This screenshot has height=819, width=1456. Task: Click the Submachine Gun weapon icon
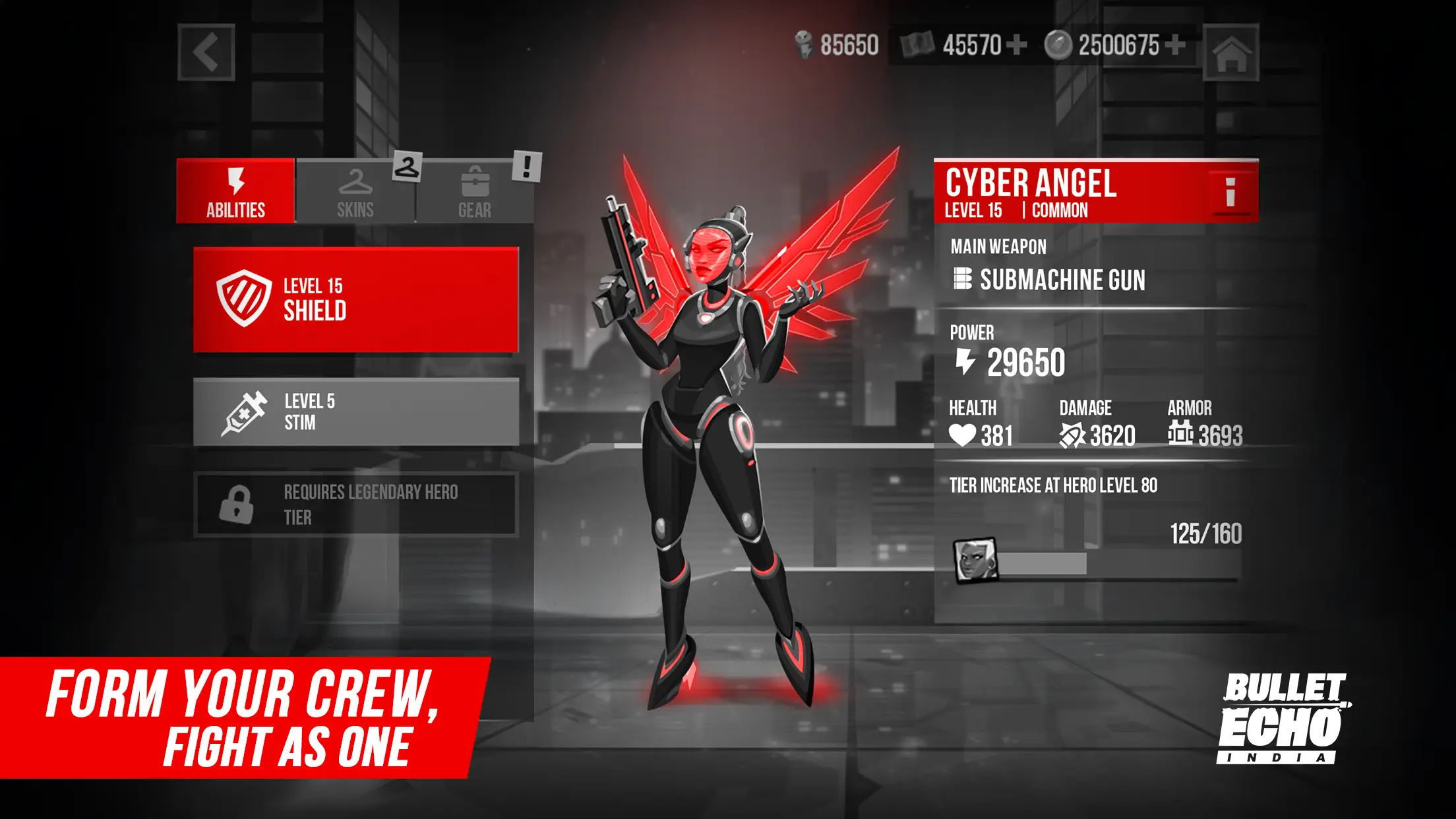(x=963, y=281)
